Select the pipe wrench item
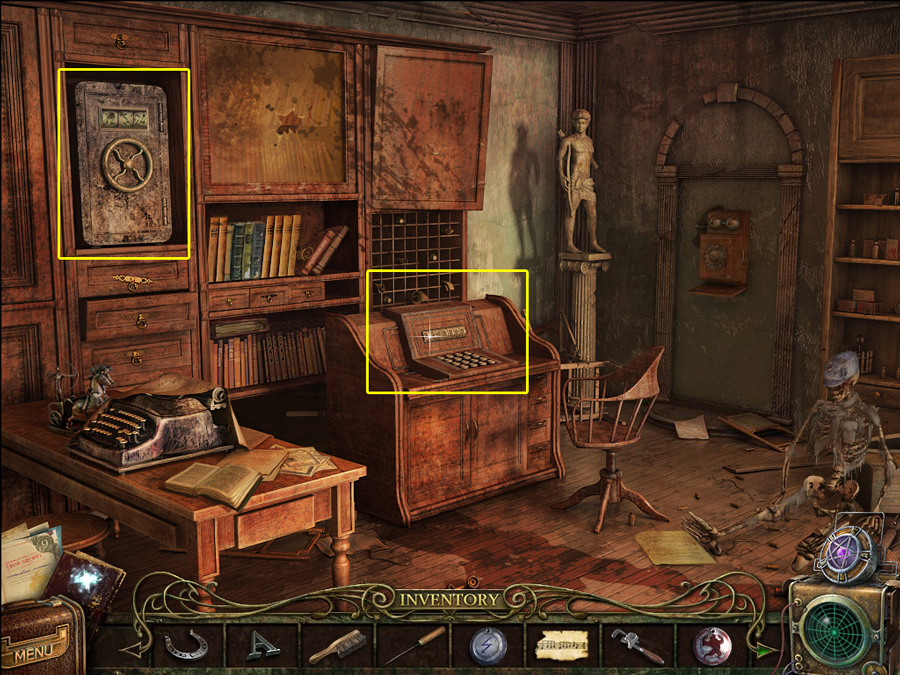This screenshot has width=900, height=675. 638,645
